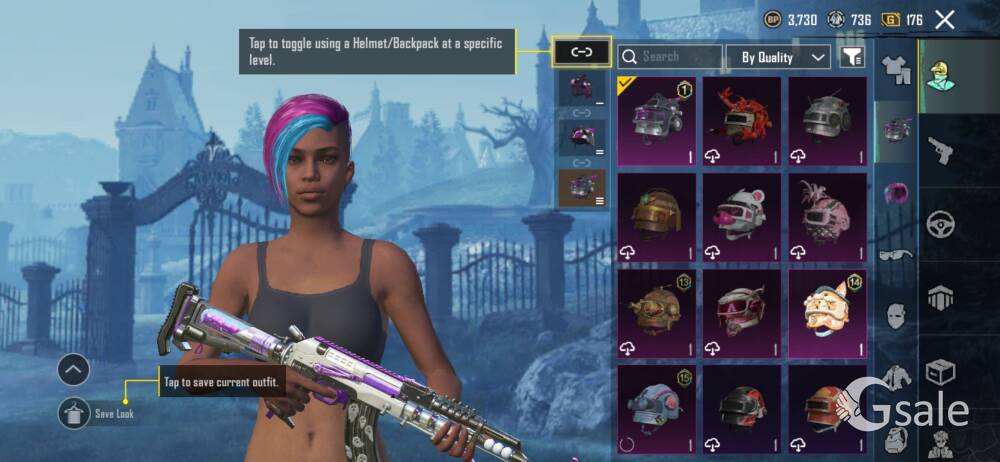Open the face mask sub-tab
1000x462 pixels.
(895, 318)
